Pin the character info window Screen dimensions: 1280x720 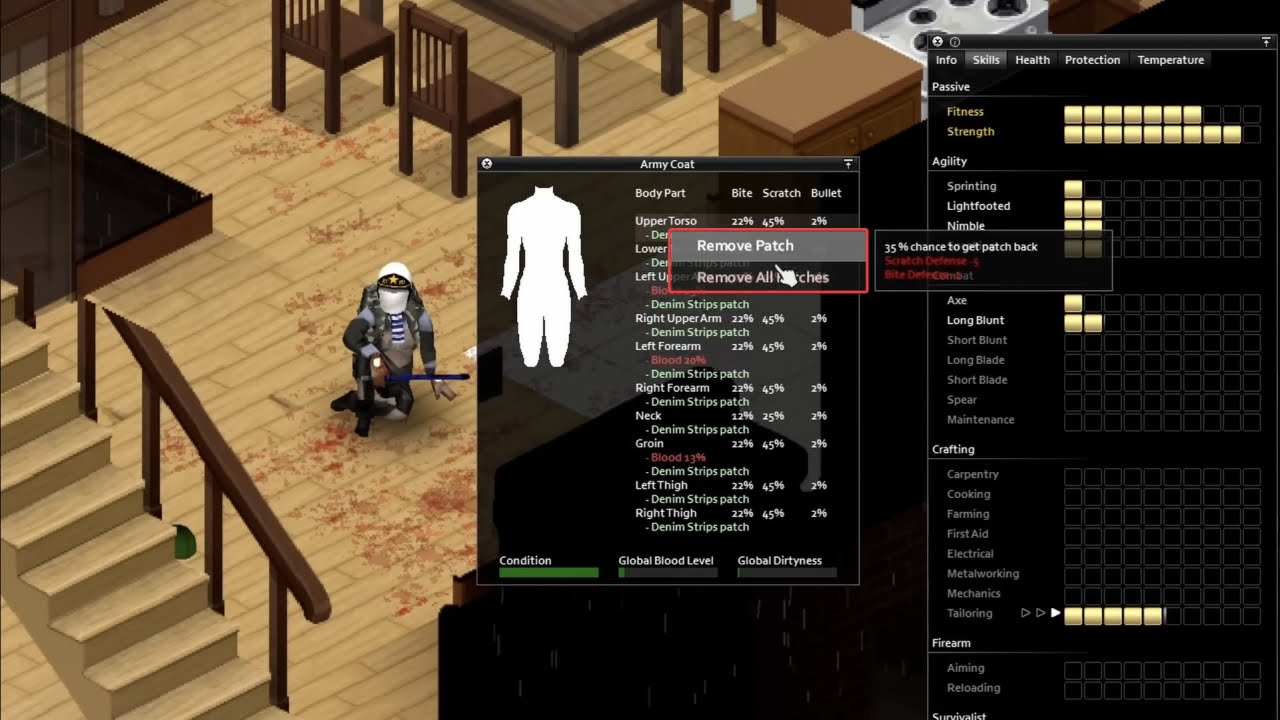click(x=1264, y=41)
